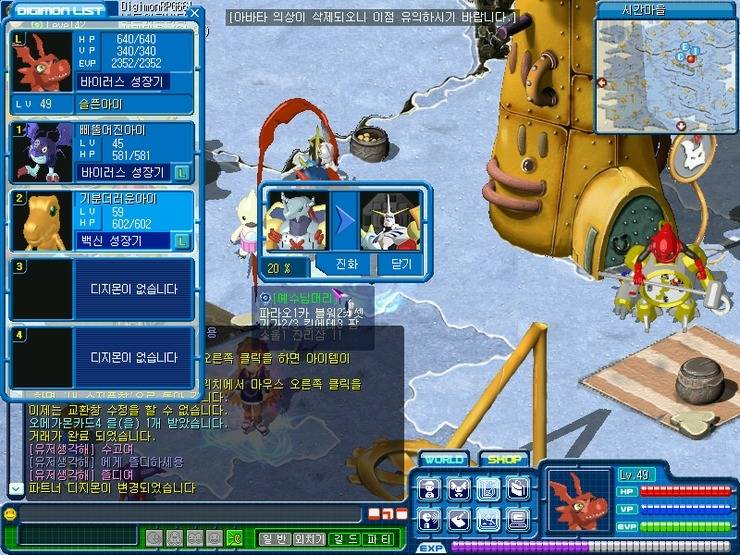Click the 진화 (evolve) button
This screenshot has height=555, width=740.
coord(345,265)
